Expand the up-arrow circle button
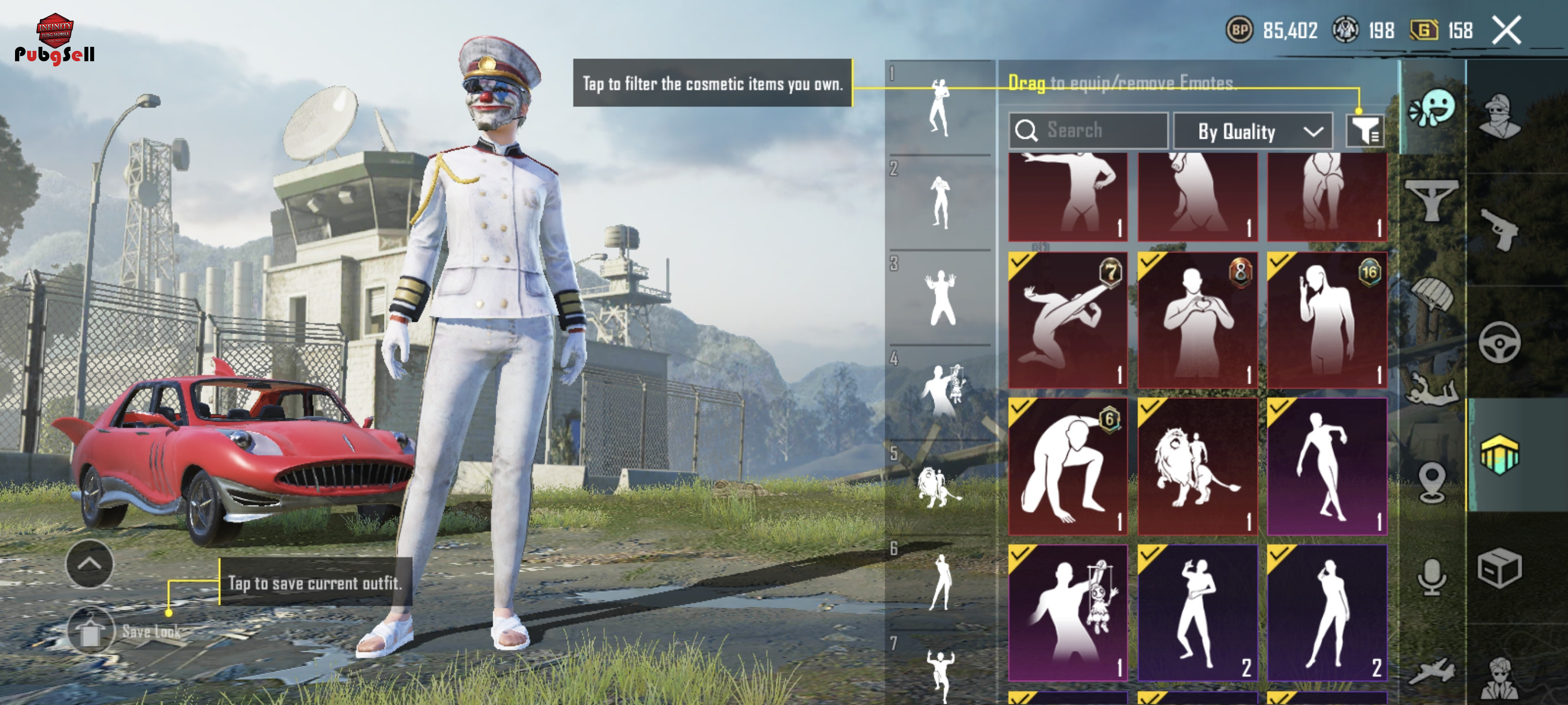Screen dimensions: 1568x705 [89, 564]
